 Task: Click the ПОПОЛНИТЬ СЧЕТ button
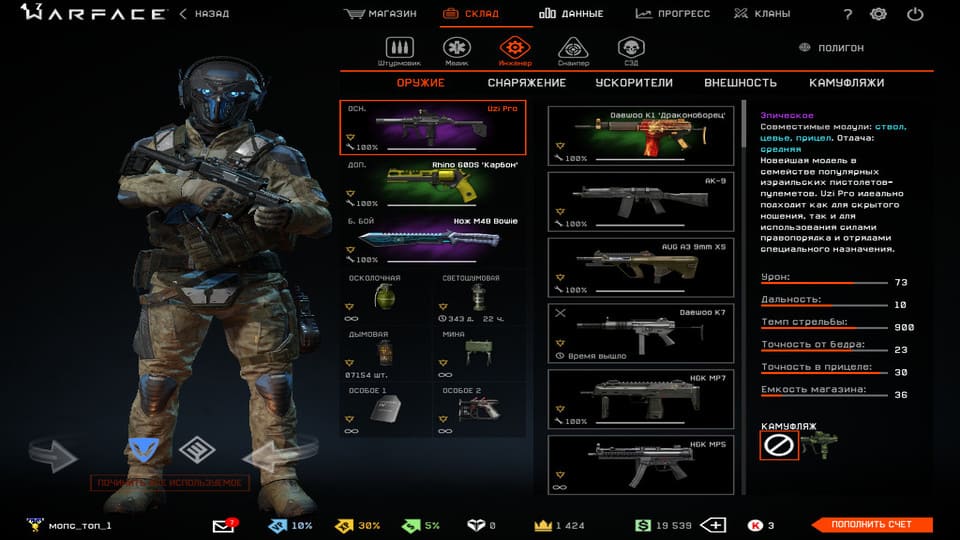tap(868, 525)
